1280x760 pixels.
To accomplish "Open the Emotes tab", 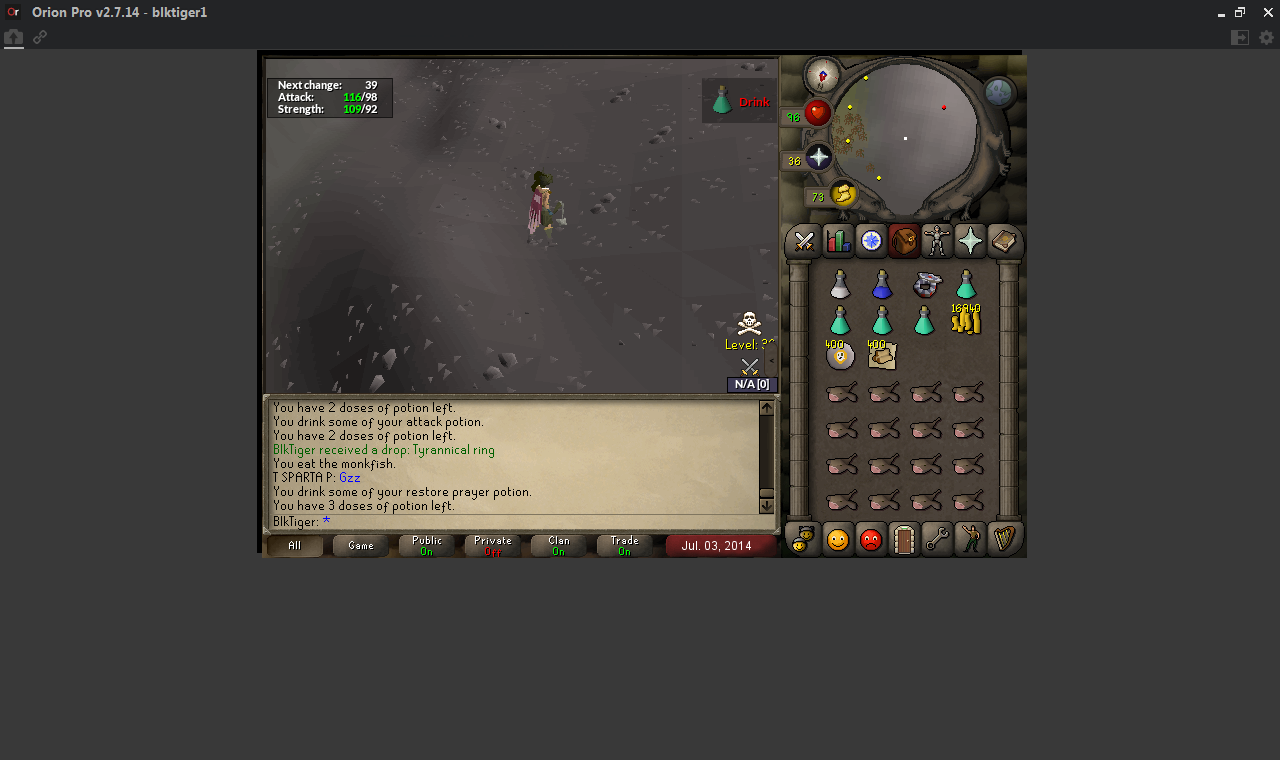I will click(x=969, y=539).
